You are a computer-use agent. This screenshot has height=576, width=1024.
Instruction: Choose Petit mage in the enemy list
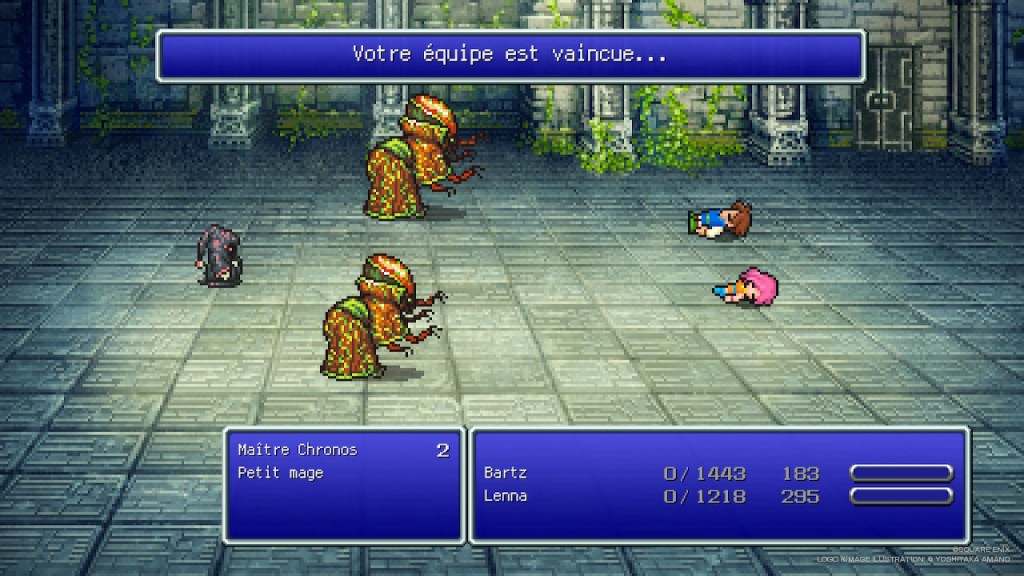[281, 473]
